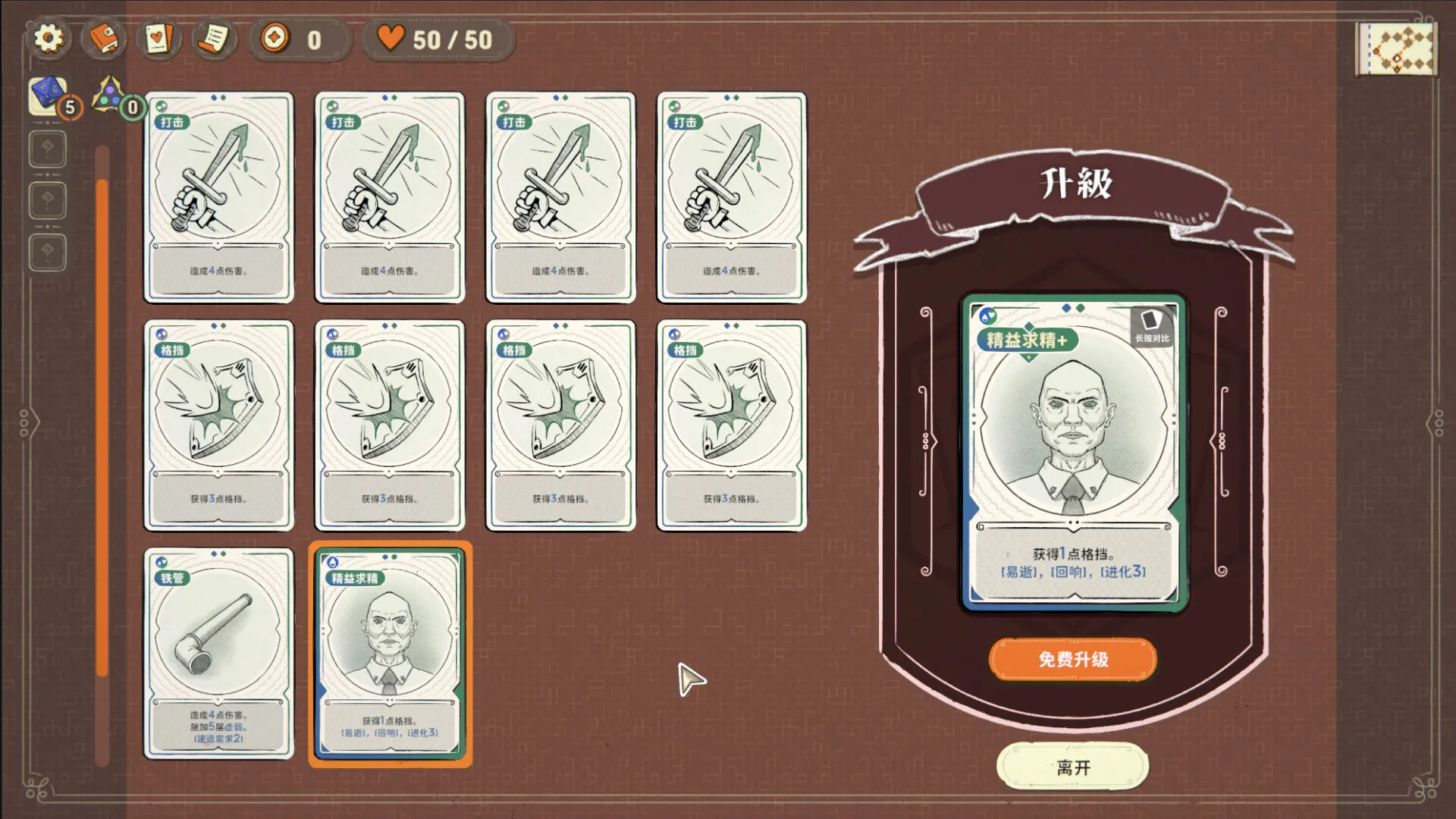
Task: Click the first question-mark slot in left sidebar
Action: (47, 149)
